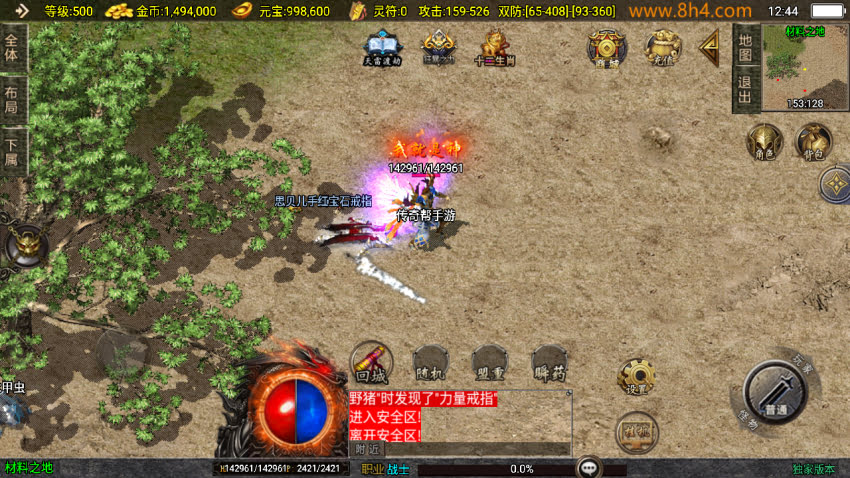Image resolution: width=850 pixels, height=478 pixels.
Task: Open the 地图 map button
Action: (x=745, y=46)
